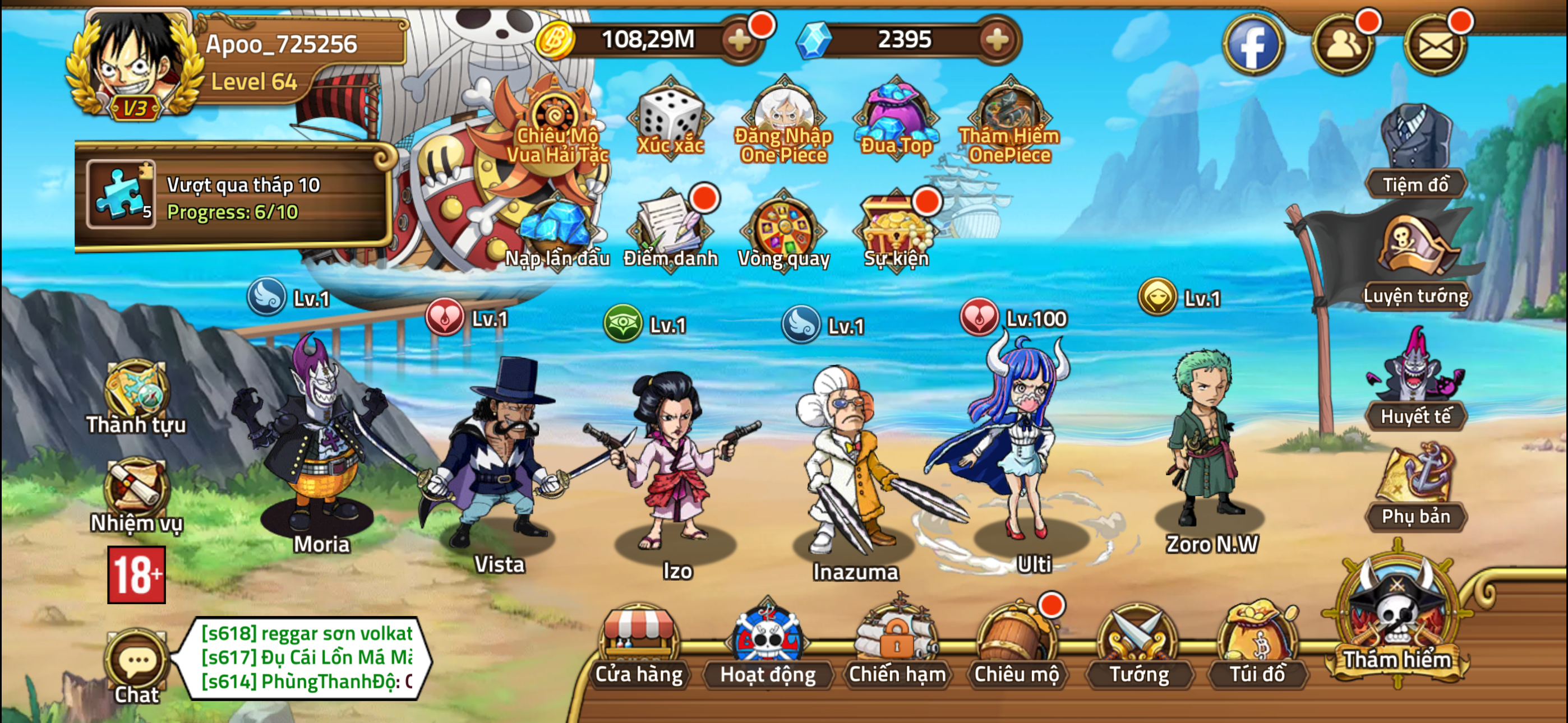Open the Nhiệm vụ missions scroll
The image size is (1568, 723).
pos(136,494)
